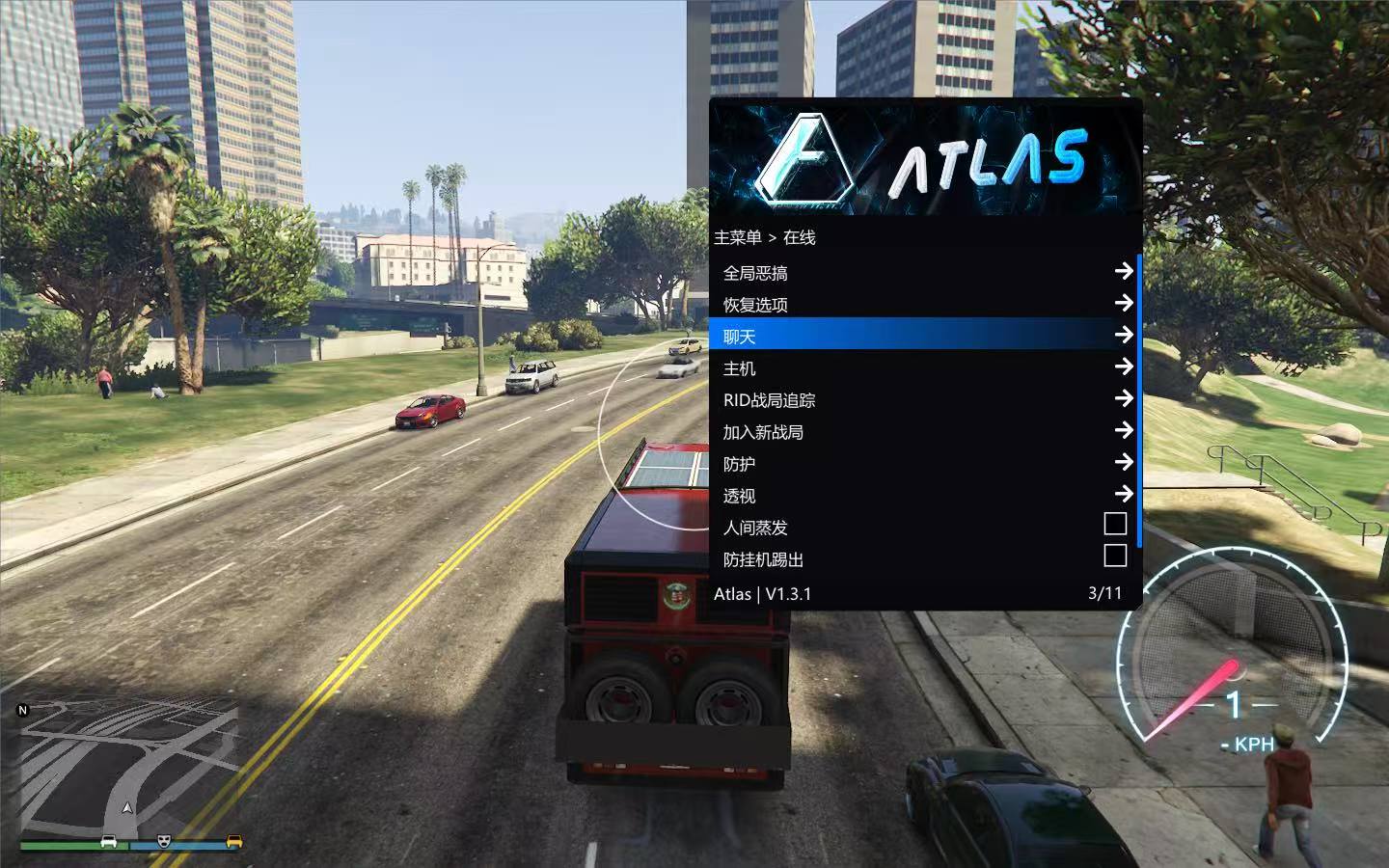Enable the 防挂机踢出 checkbox

[1115, 556]
